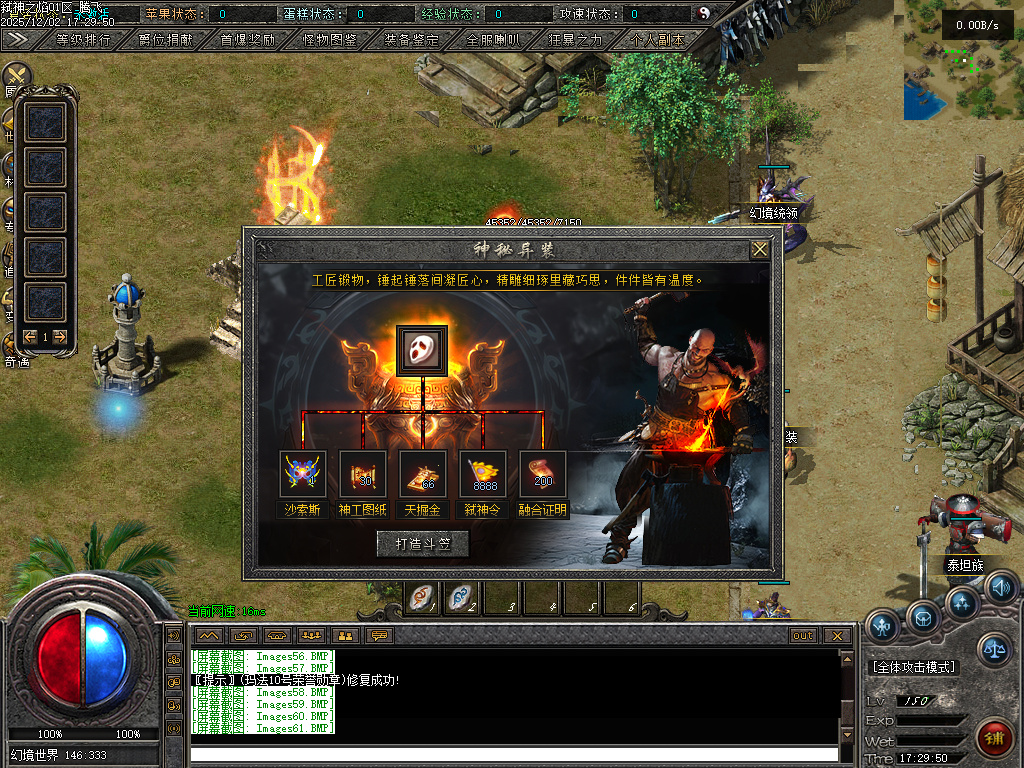The width and height of the screenshot is (1024, 768).
Task: Close the 神秘异装 crafting window
Action: click(760, 249)
